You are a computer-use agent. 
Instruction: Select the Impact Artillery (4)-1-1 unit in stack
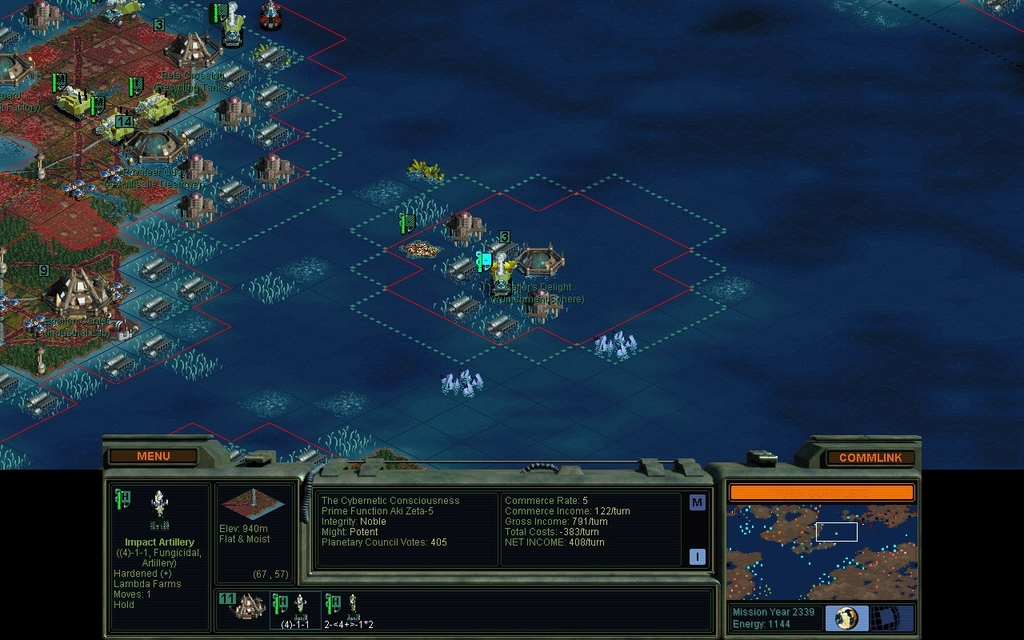pyautogui.click(x=296, y=609)
